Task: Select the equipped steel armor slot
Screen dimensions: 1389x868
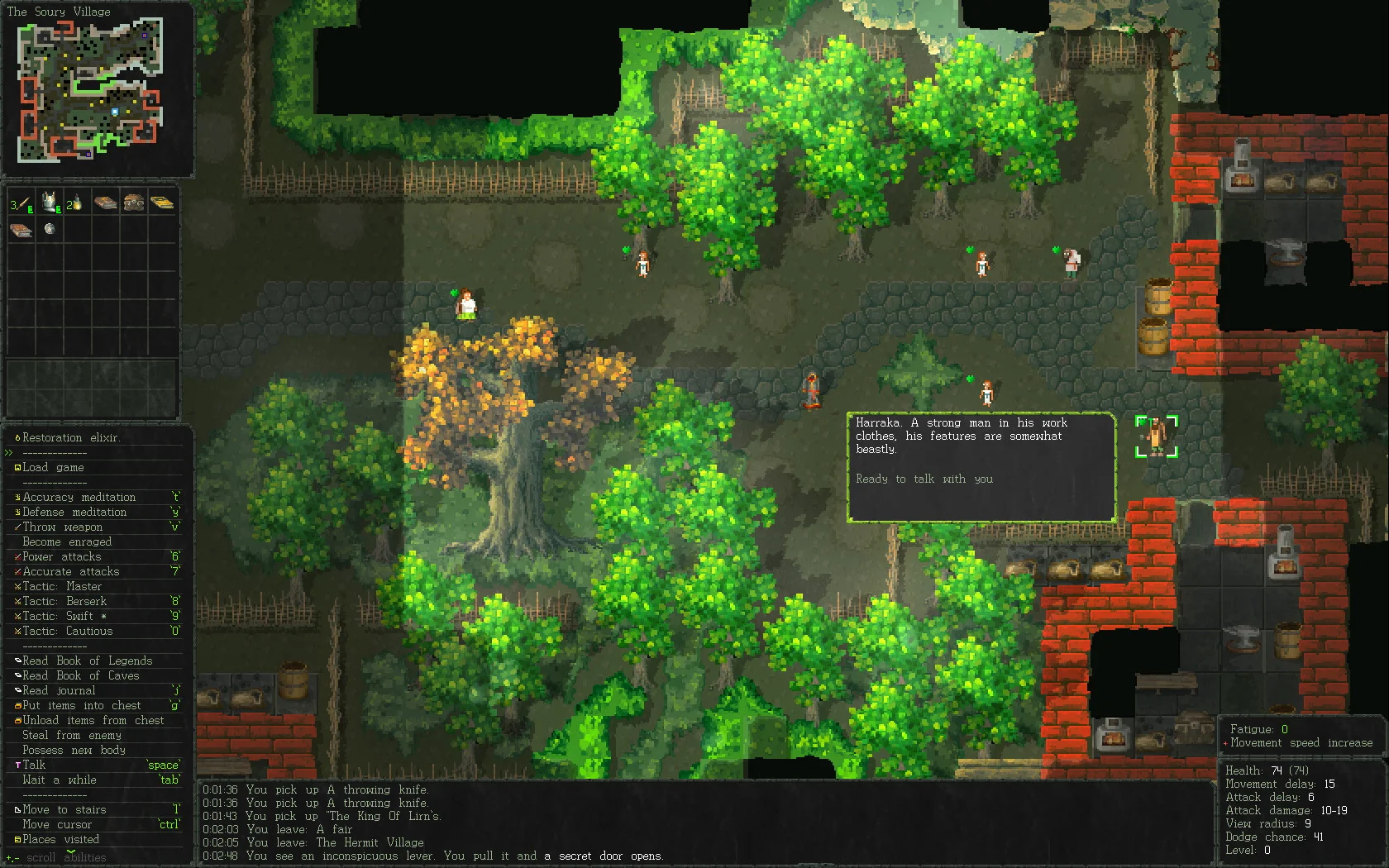Action: coord(50,202)
